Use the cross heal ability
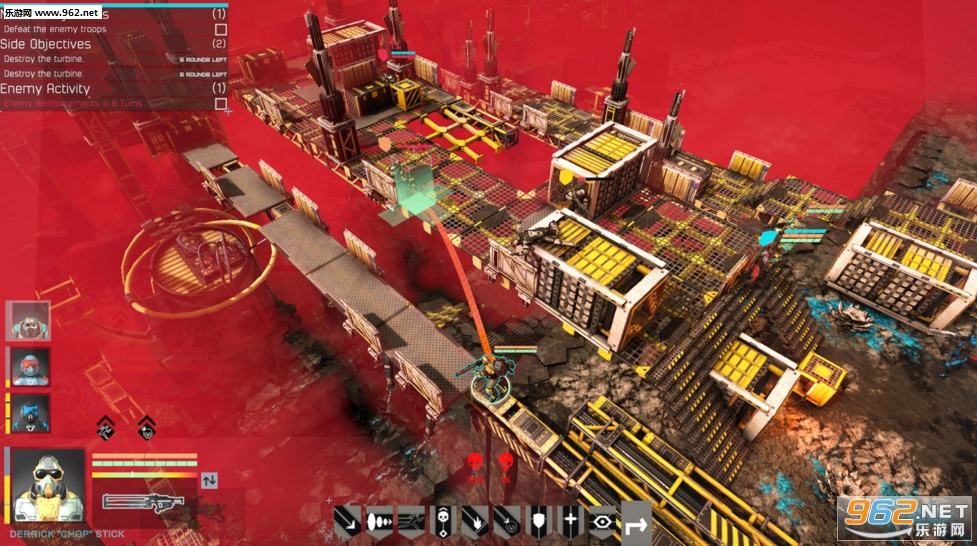Viewport: 977px width, 546px height. (x=570, y=521)
